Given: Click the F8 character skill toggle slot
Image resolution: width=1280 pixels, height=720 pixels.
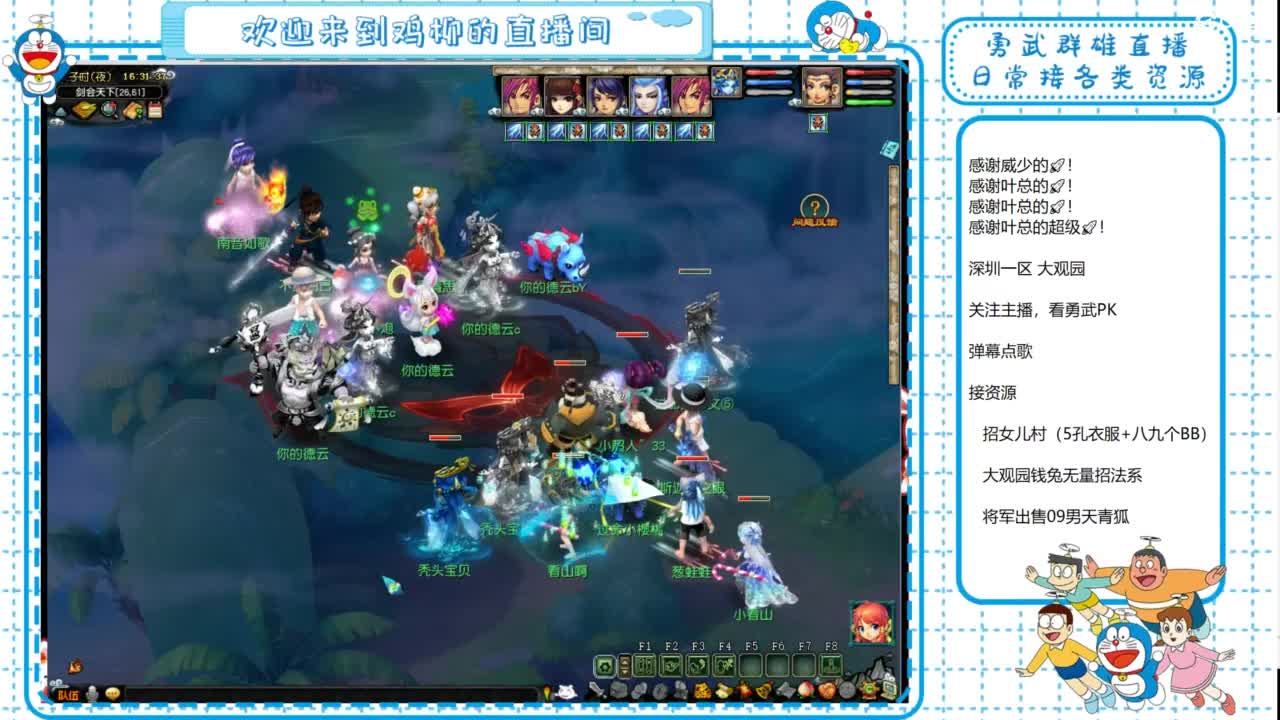Looking at the screenshot, I should coord(831,664).
